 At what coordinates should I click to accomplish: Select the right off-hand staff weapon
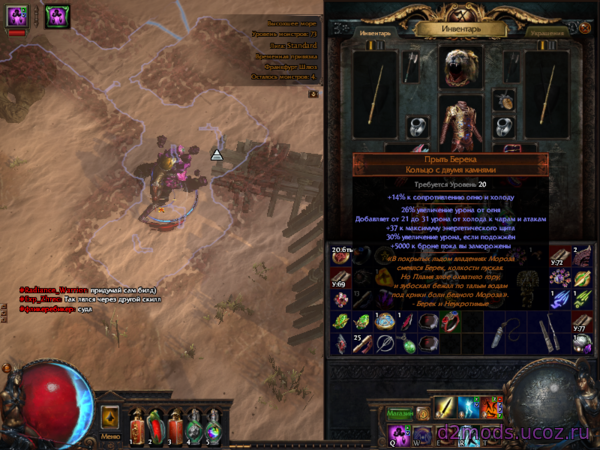(546, 92)
